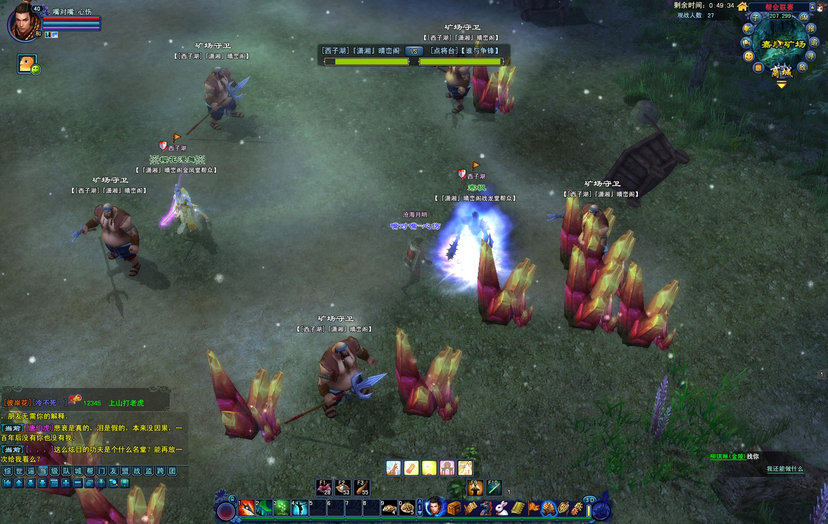
Task: Expand the yellow arrow below the minimap
Action: coord(781,84)
